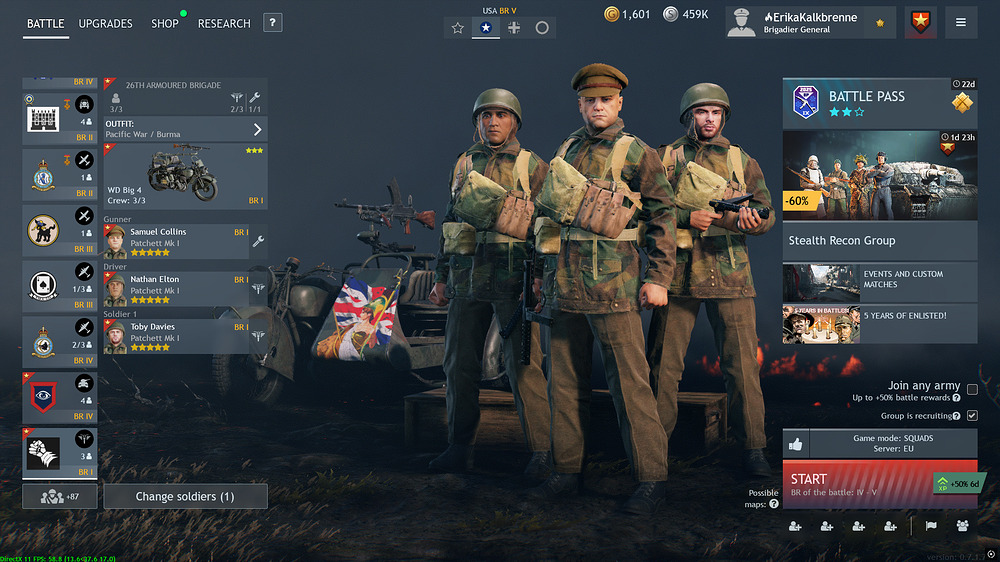Image resolution: width=1000 pixels, height=562 pixels.
Task: Open the reserve squads +87 button
Action: [x=60, y=496]
